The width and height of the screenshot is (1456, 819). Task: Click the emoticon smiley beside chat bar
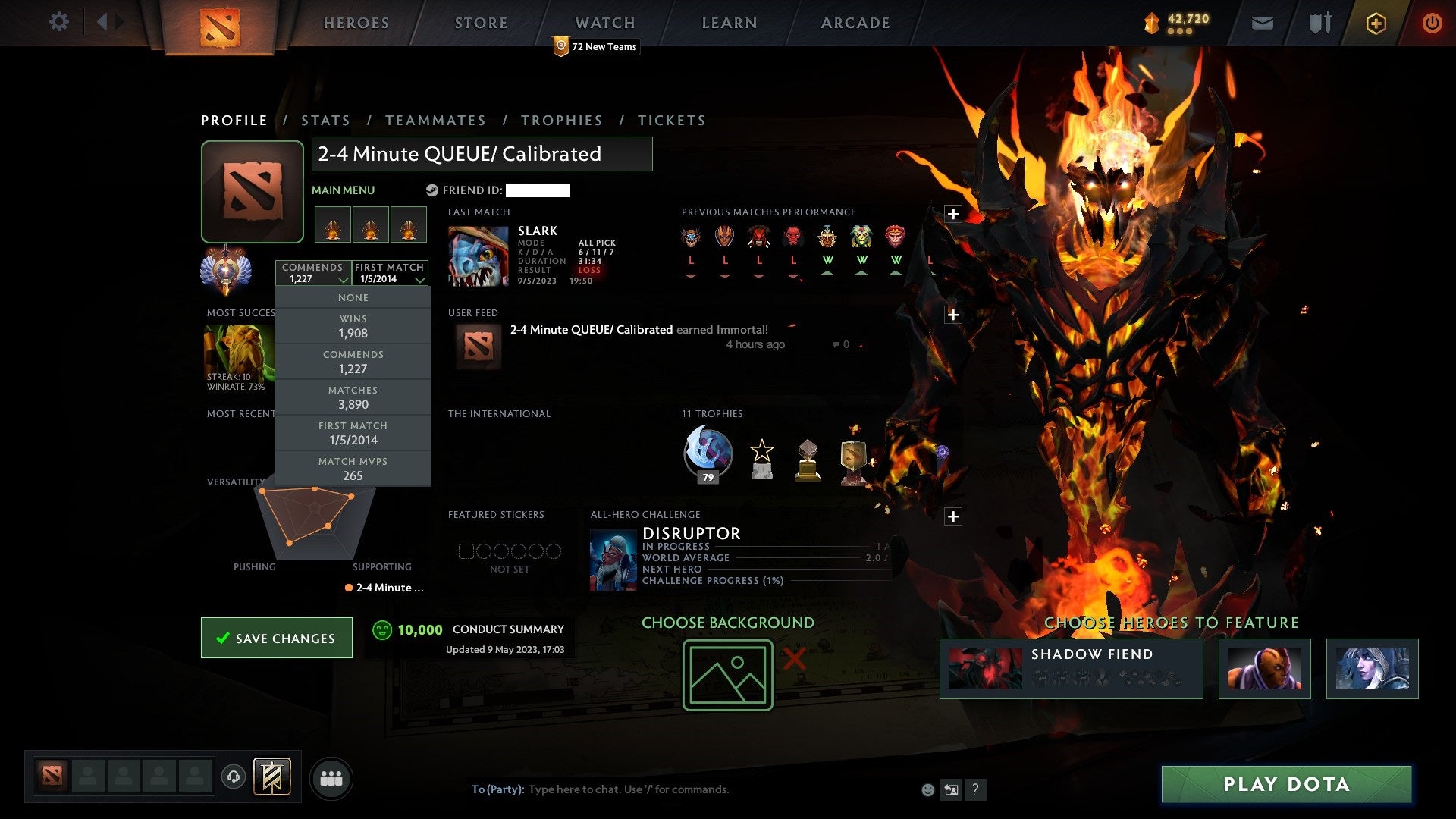pyautogui.click(x=927, y=789)
